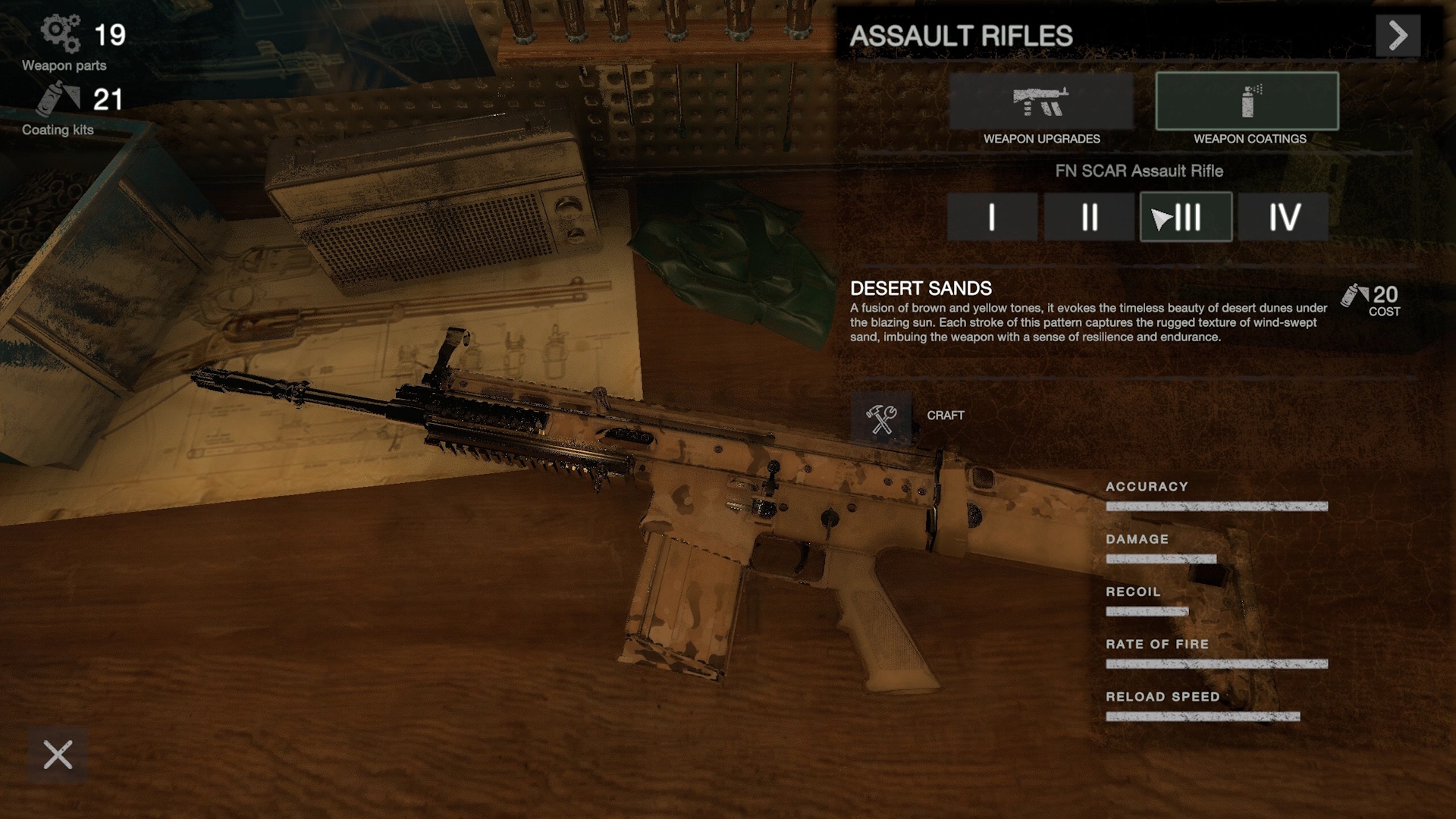Craft the Desert Sands coating
The width and height of the screenshot is (1456, 819).
tap(881, 416)
